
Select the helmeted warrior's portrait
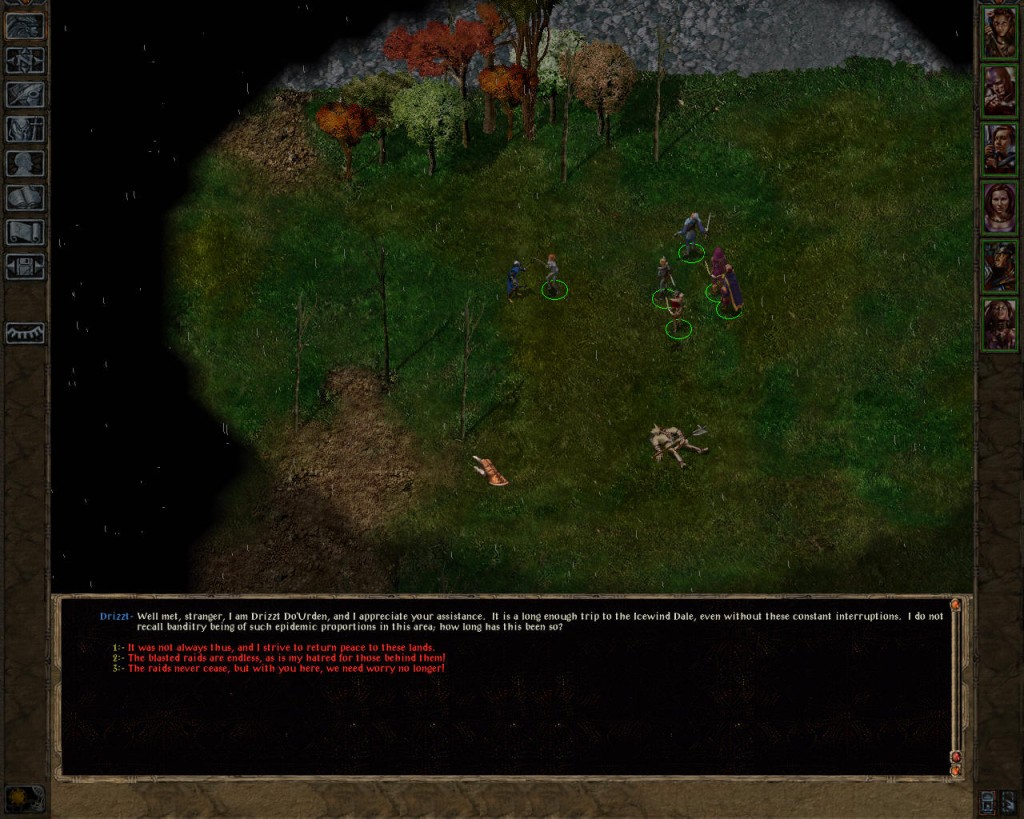tap(999, 265)
